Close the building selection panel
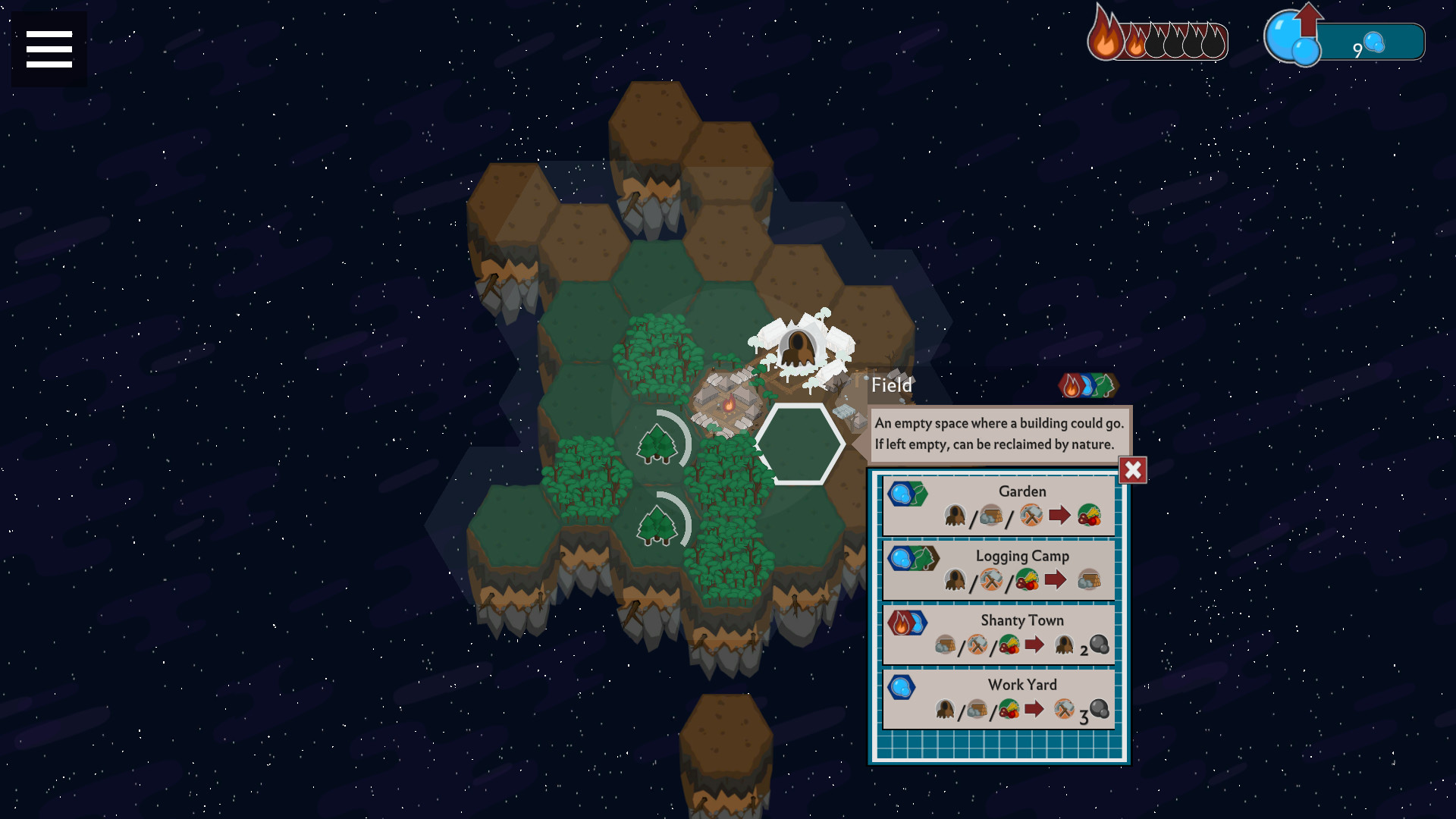Image resolution: width=1456 pixels, height=819 pixels. (1131, 470)
